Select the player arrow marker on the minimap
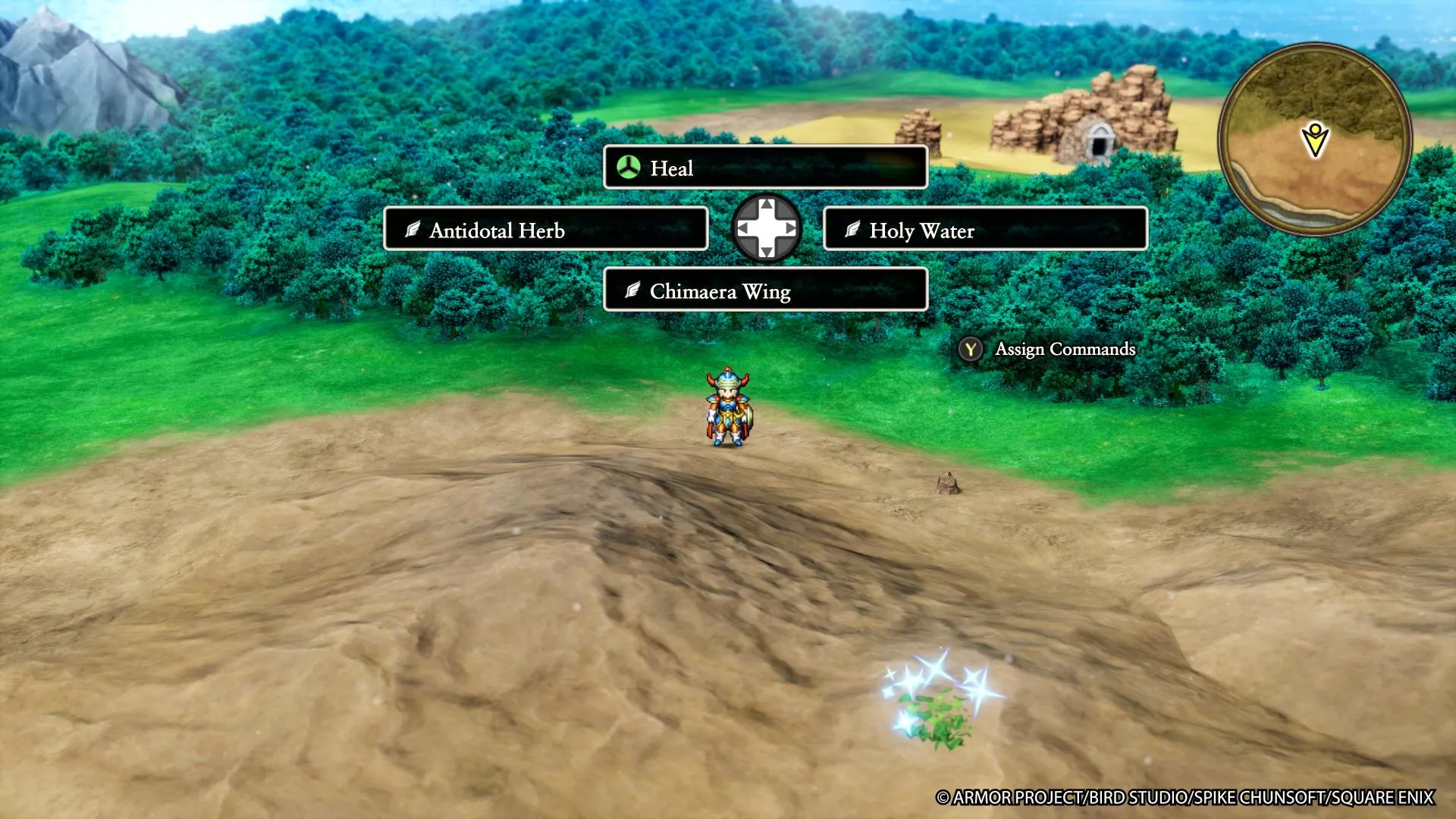Viewport: 1456px width, 819px height. click(1313, 139)
